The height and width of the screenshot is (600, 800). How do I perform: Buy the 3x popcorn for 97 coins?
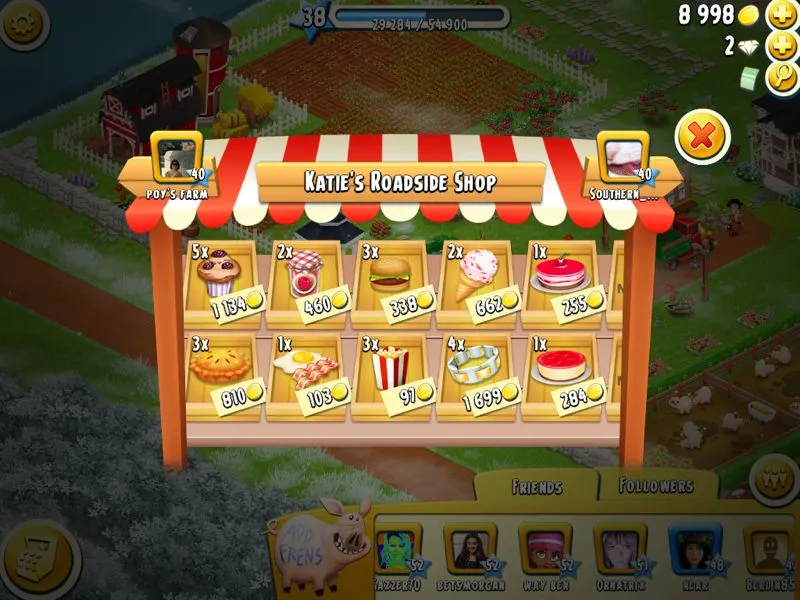click(390, 370)
